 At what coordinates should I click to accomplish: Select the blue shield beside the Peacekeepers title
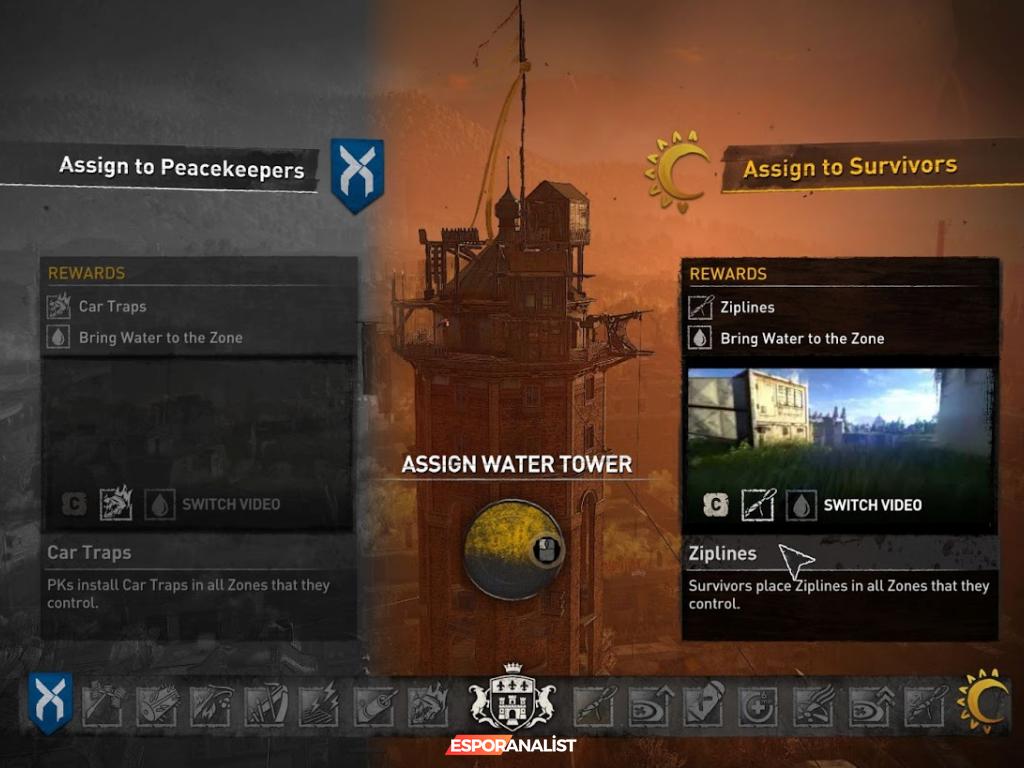pyautogui.click(x=357, y=176)
